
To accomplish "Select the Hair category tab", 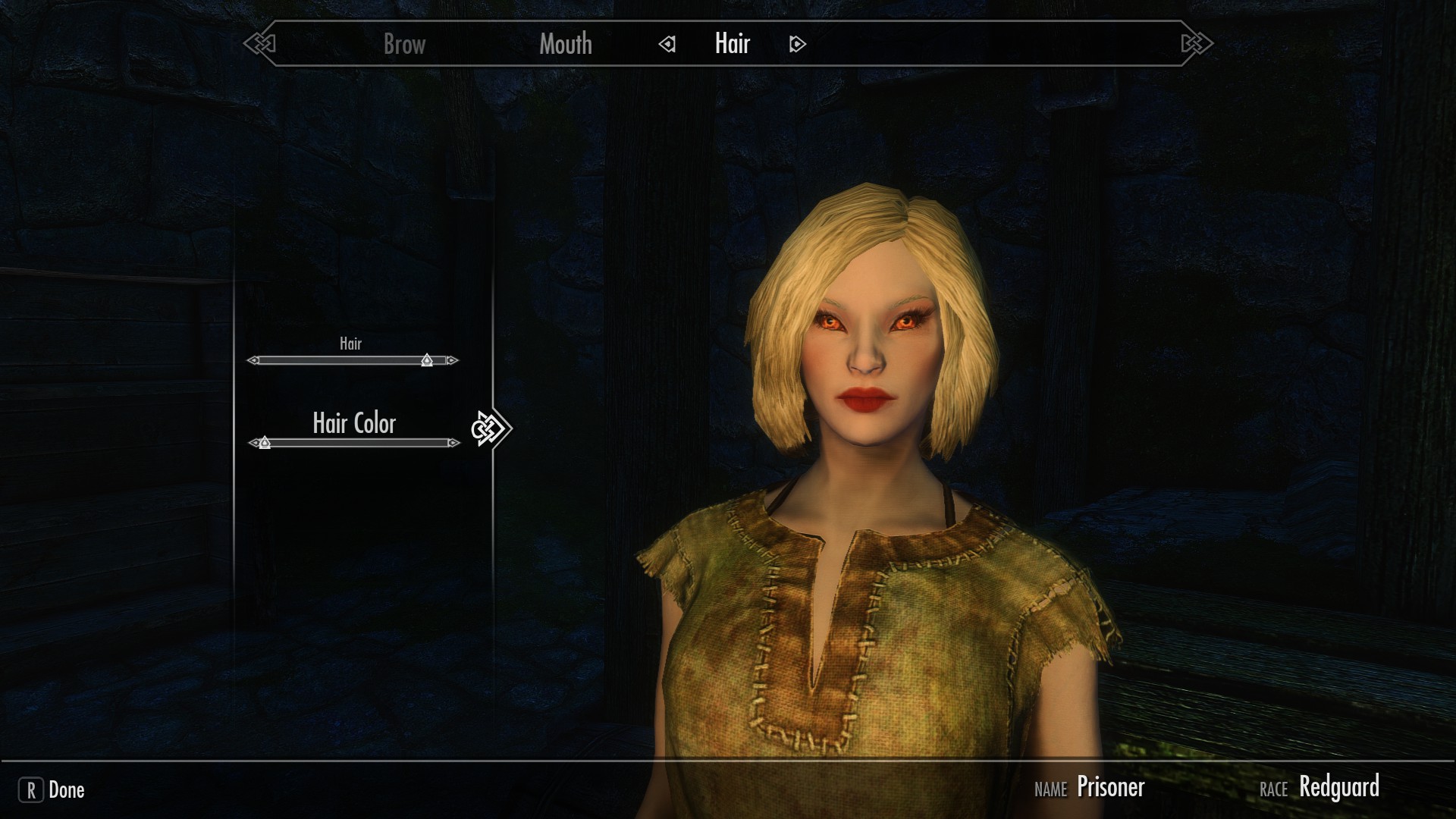I will tap(732, 44).
